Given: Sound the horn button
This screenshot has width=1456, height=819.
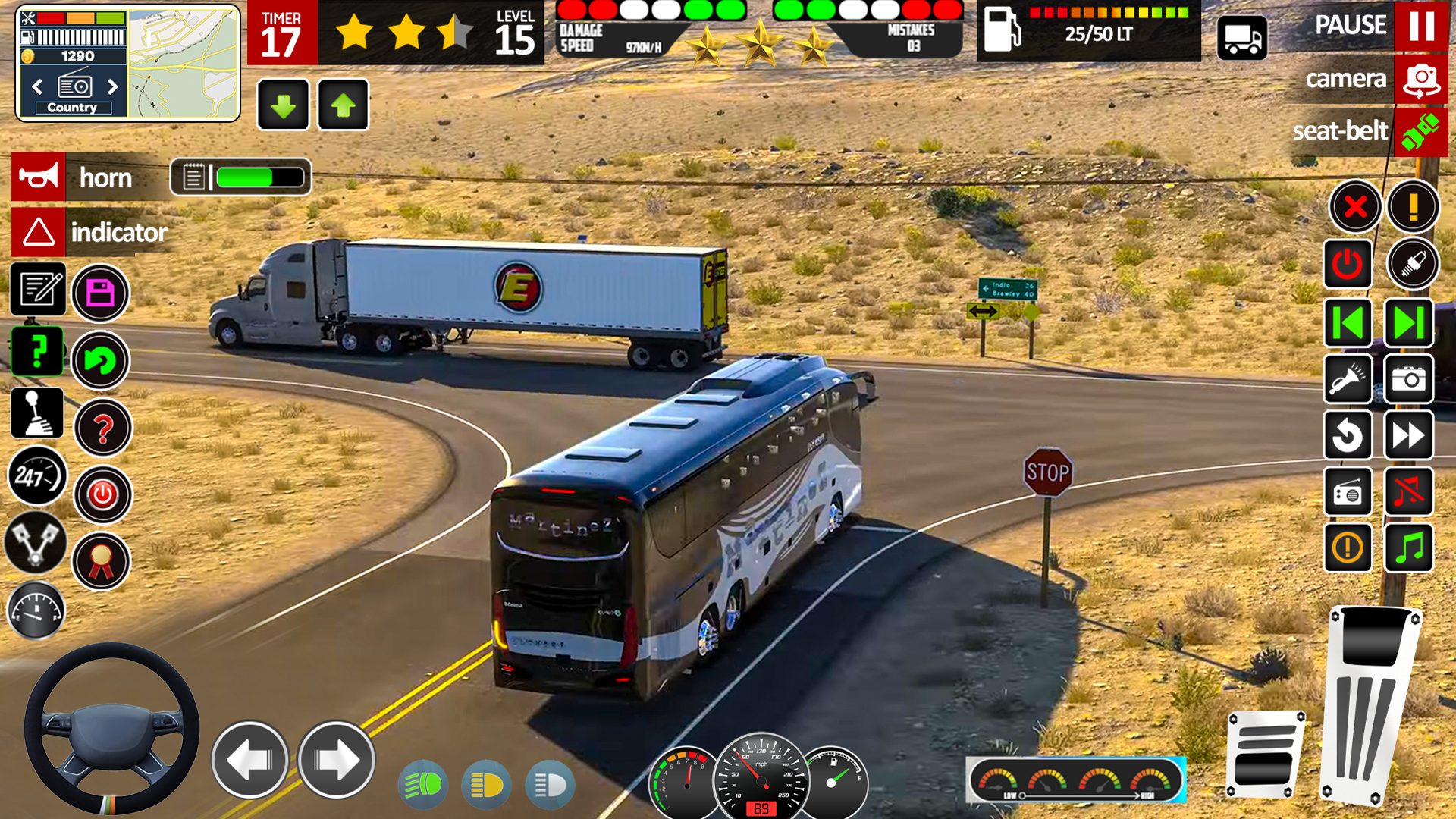Looking at the screenshot, I should pos(39,177).
